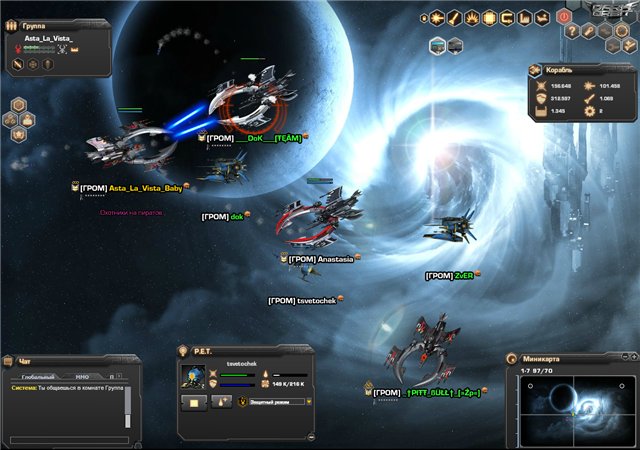
Task: Click the red power logout button
Action: click(x=563, y=17)
